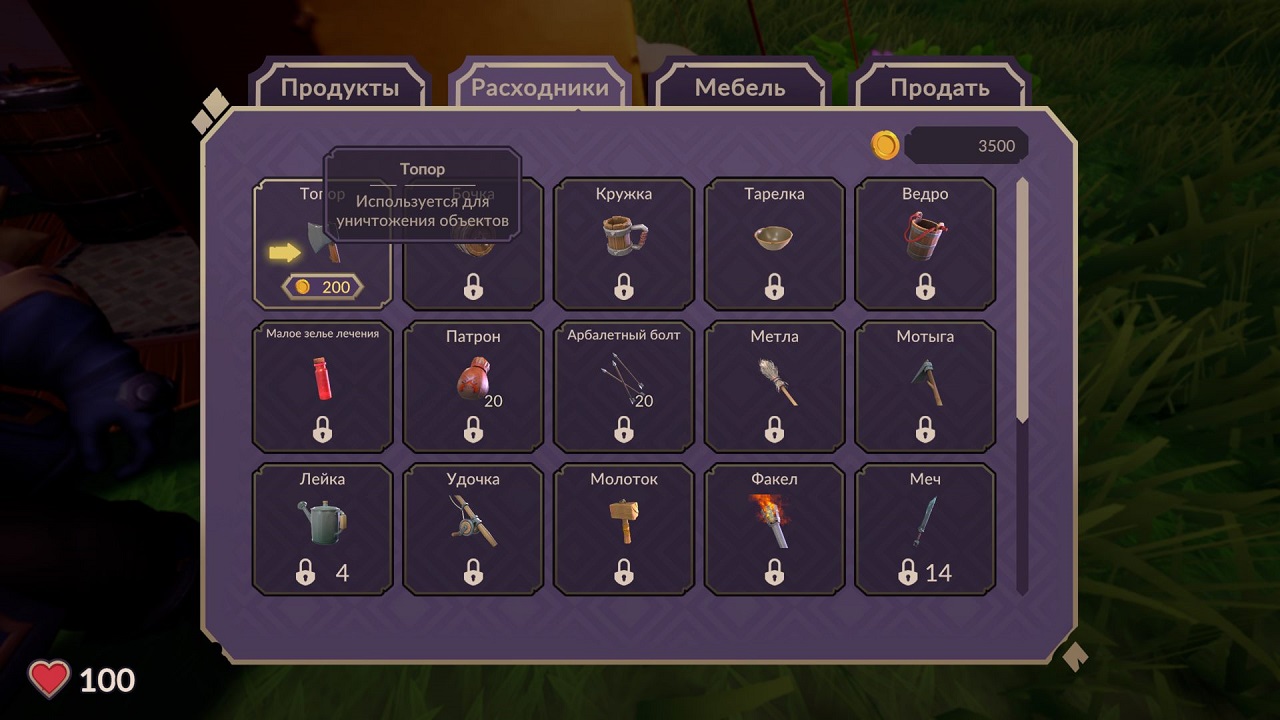This screenshot has height=720, width=1280.
Task: Buy the Топор for 200 coins
Action: [x=323, y=287]
